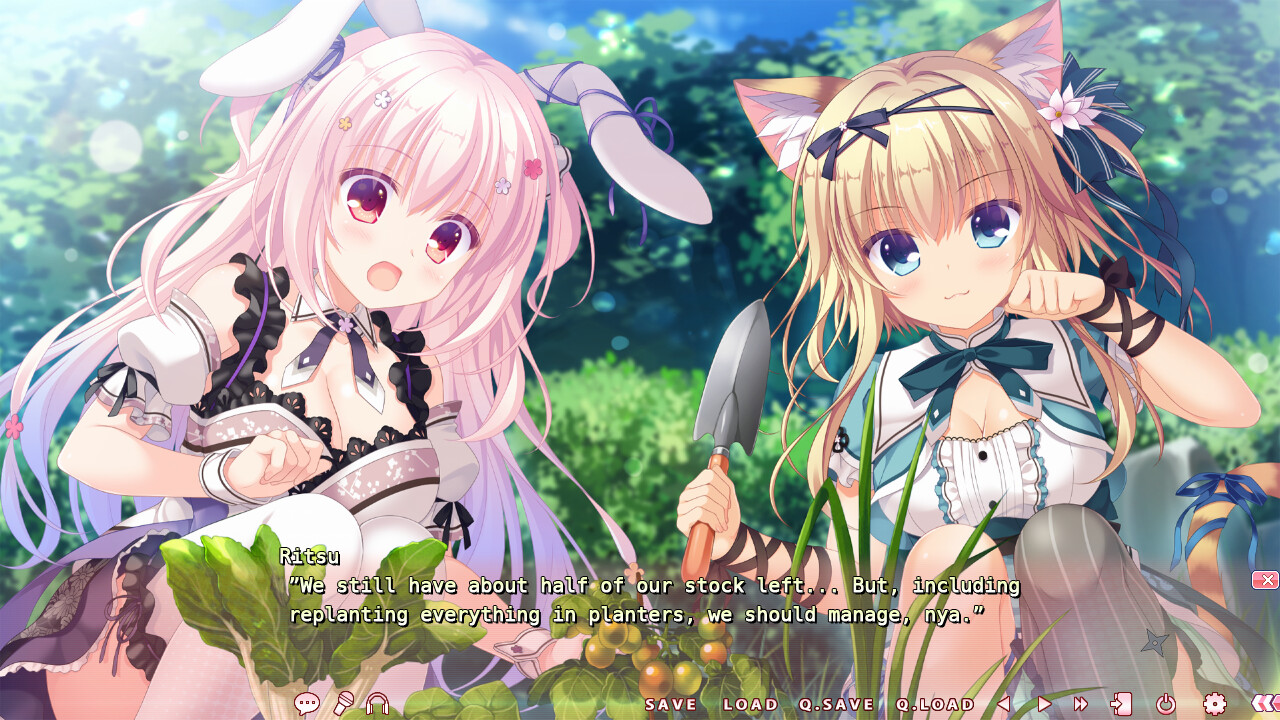Screen dimensions: 1280x720
Task: Collapse the control bar with the double-chevron icon
Action: 1264,703
